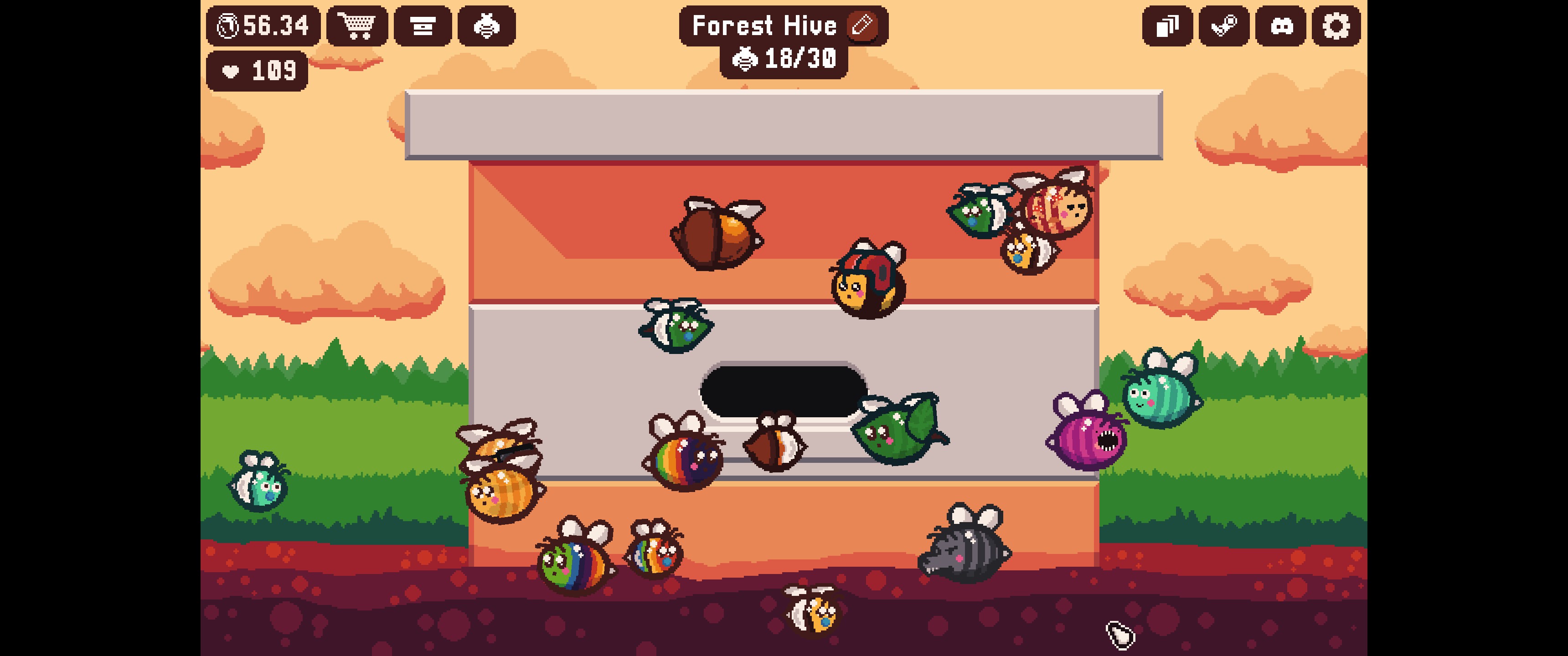Rename Forest Hive with the pencil button

pos(862,26)
